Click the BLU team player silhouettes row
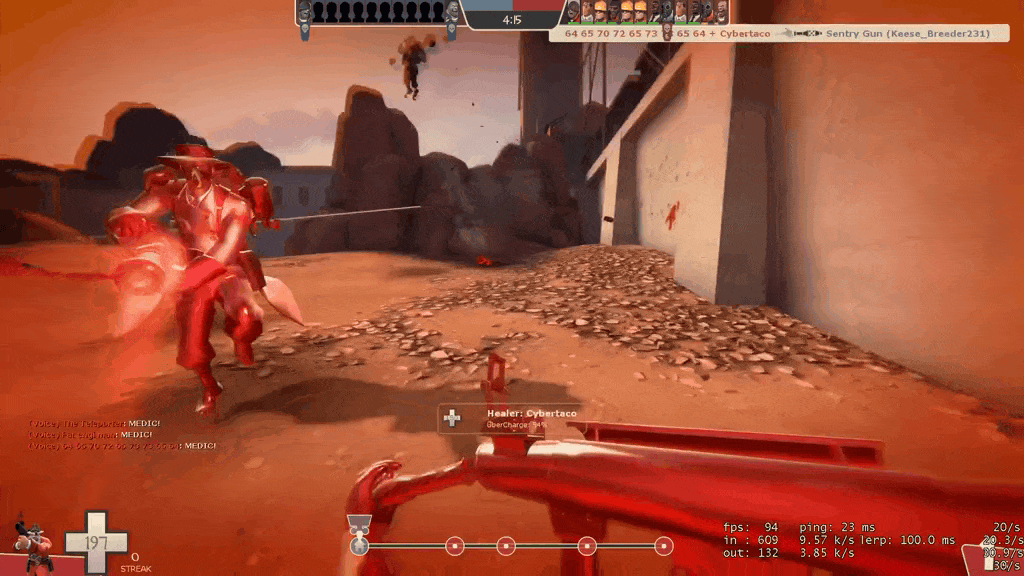 (378, 12)
